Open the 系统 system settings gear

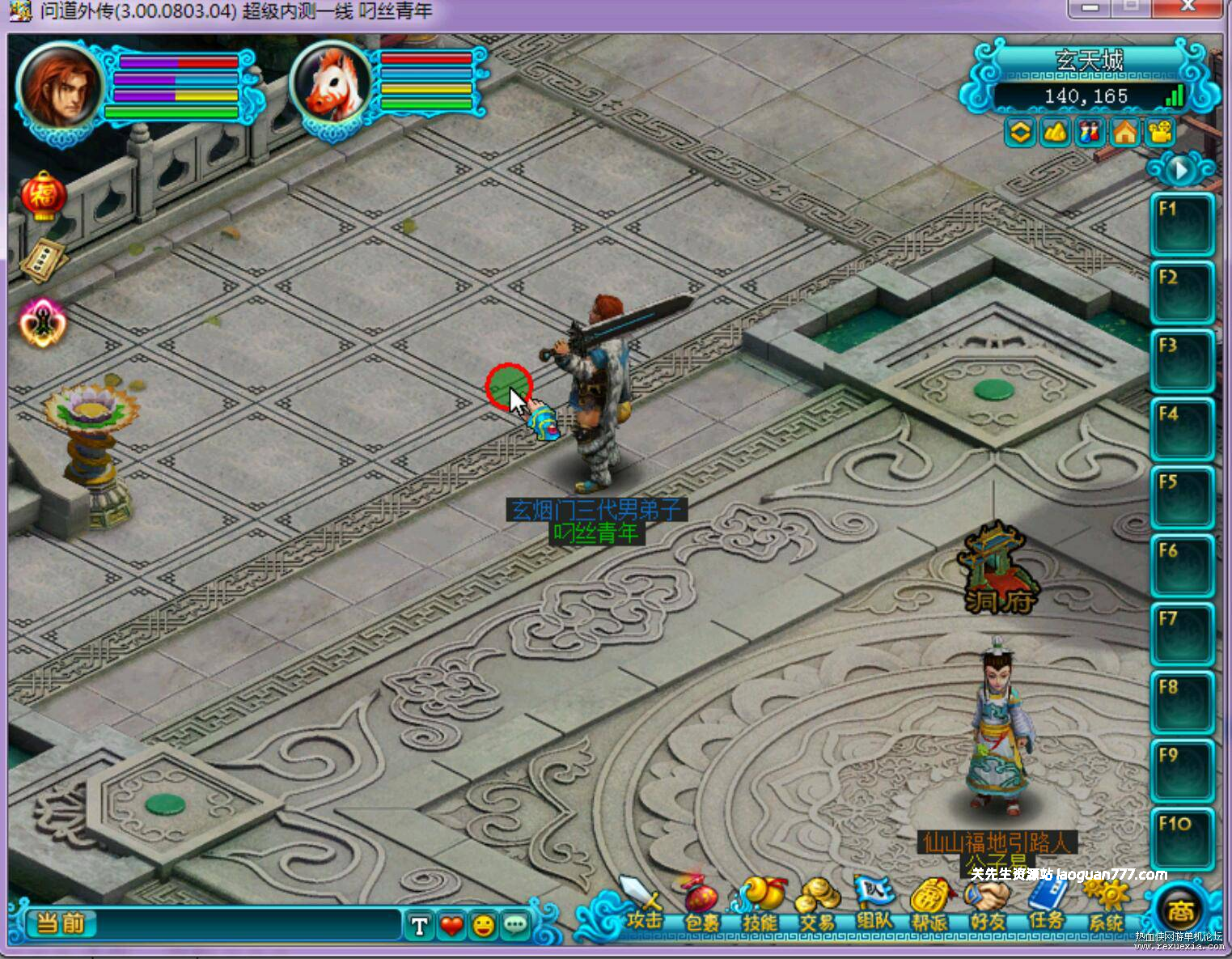(x=1106, y=903)
